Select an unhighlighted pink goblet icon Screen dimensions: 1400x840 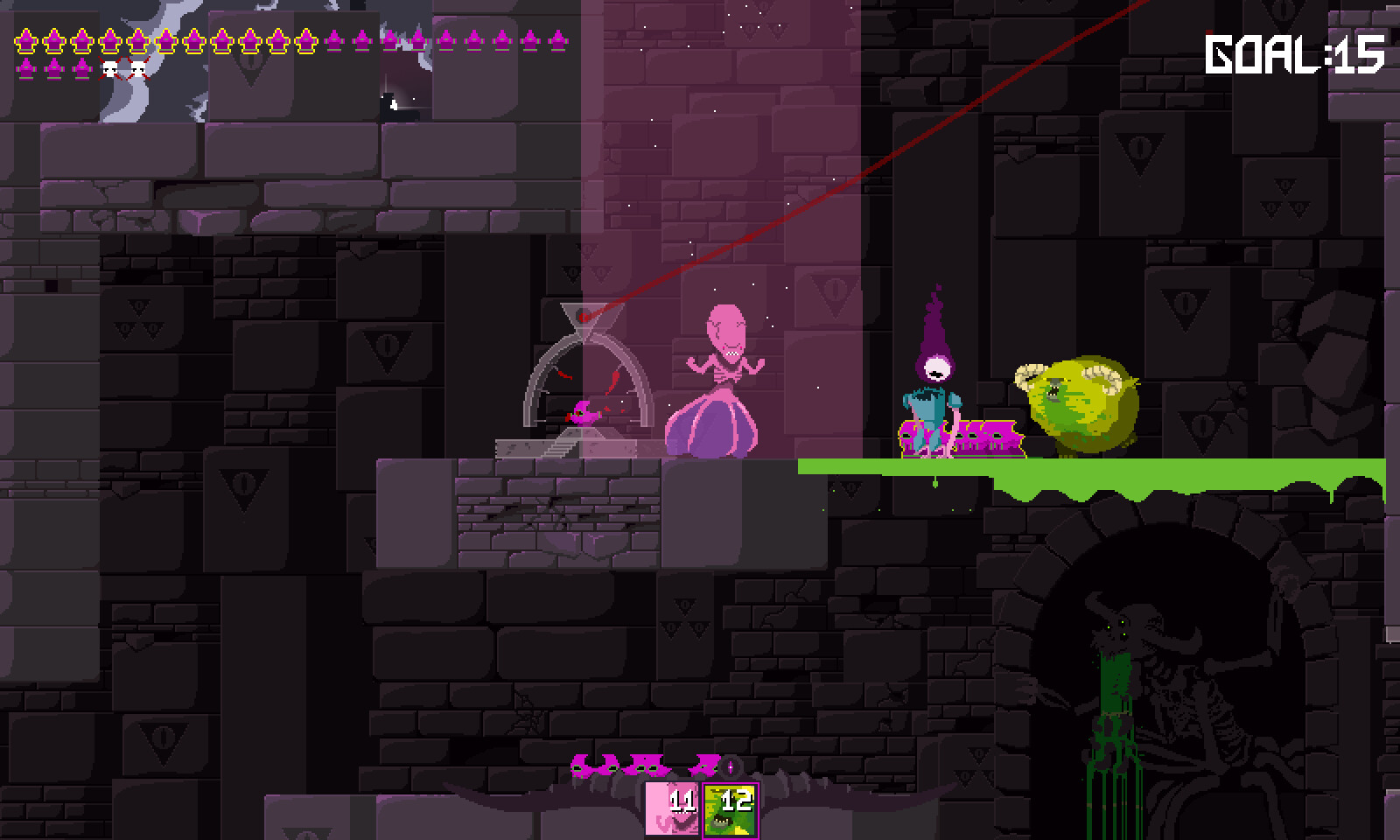coord(335,41)
